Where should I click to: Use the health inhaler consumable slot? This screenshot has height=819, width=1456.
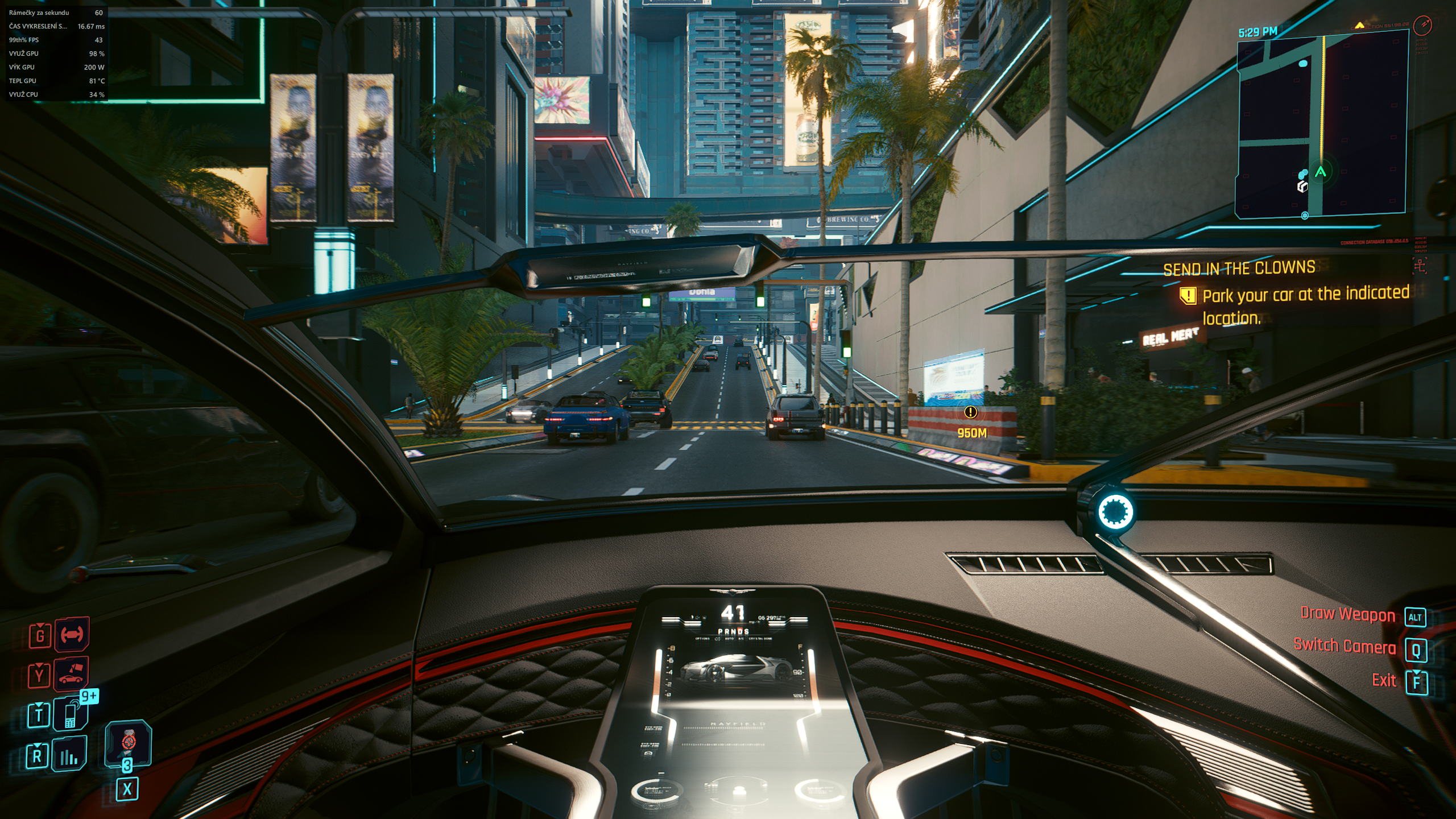pos(129,743)
